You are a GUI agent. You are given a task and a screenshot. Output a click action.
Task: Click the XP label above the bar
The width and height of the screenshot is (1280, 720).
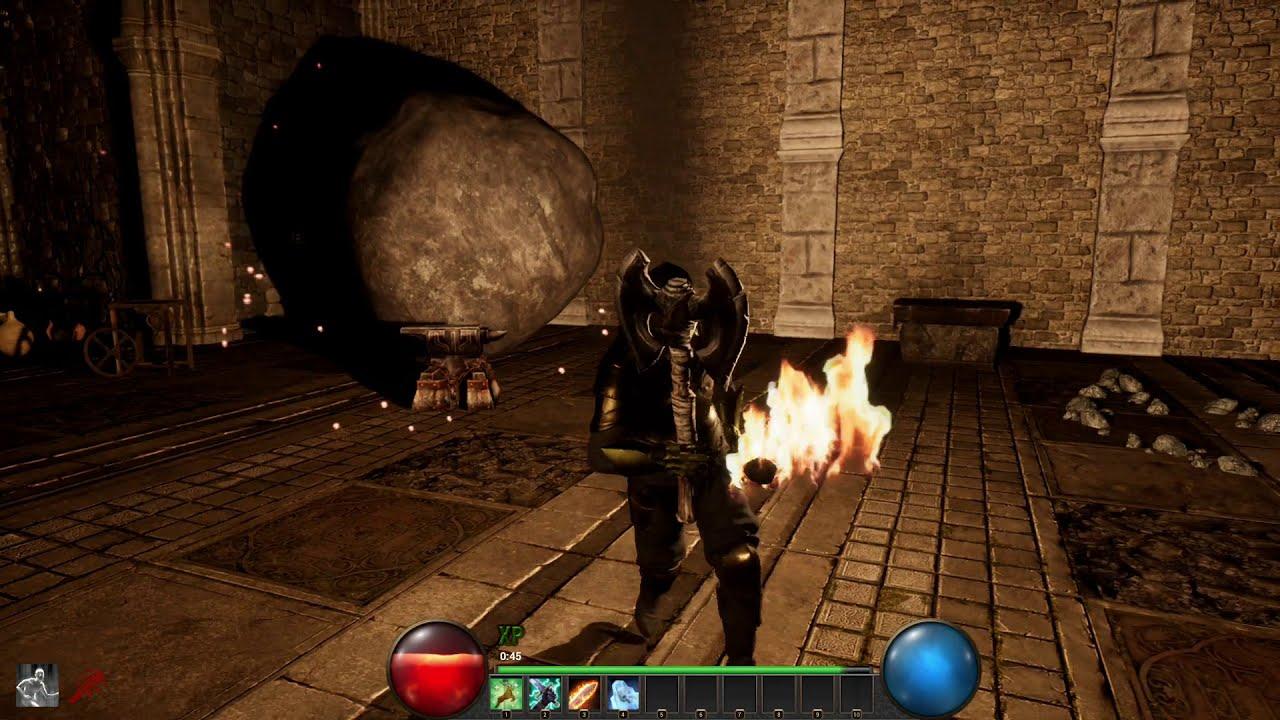coord(510,635)
